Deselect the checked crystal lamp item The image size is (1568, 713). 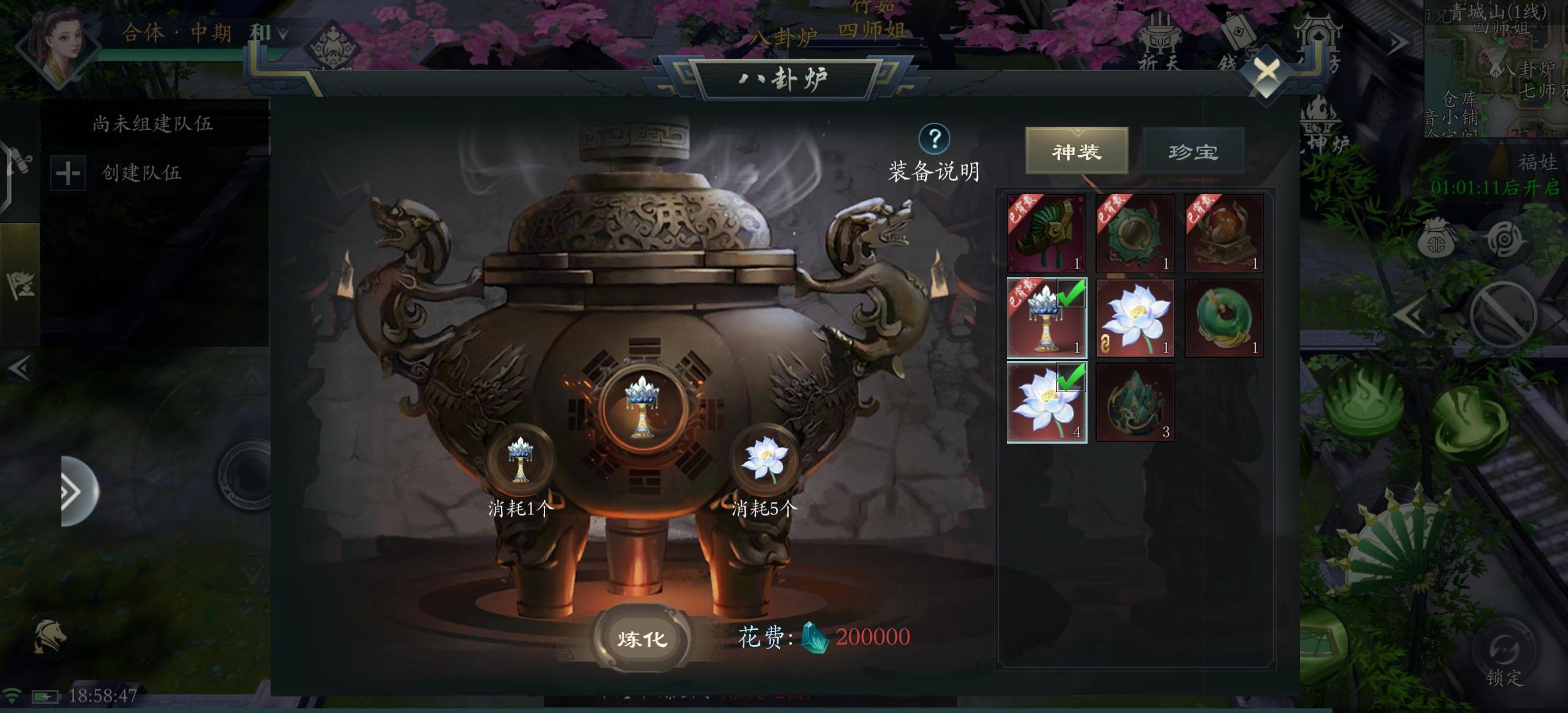1046,318
